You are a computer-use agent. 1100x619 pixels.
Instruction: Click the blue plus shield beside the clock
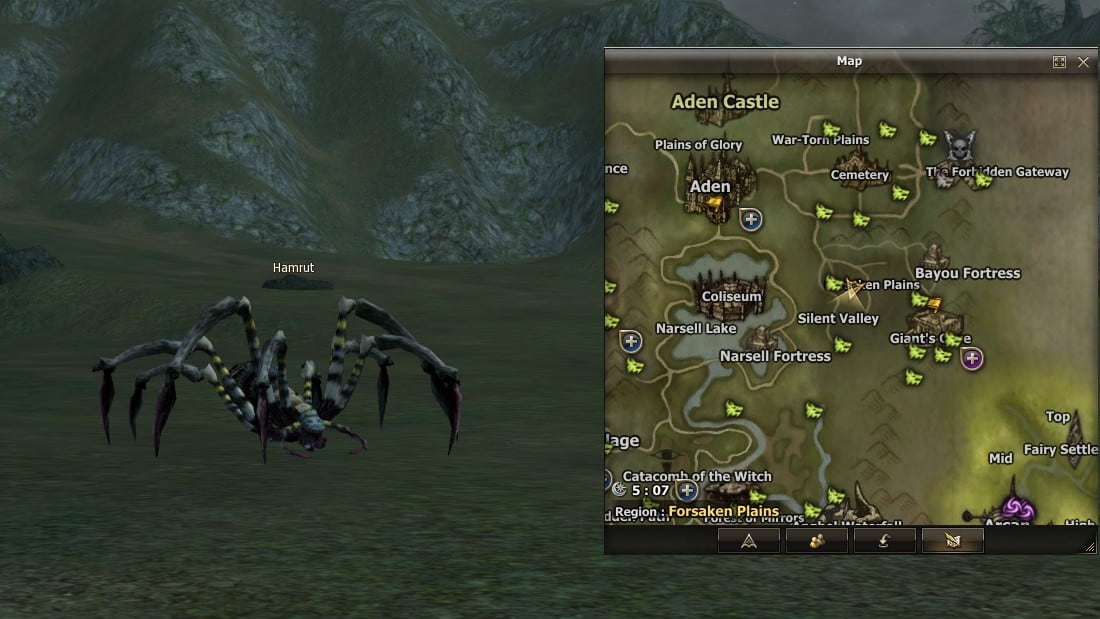point(686,490)
